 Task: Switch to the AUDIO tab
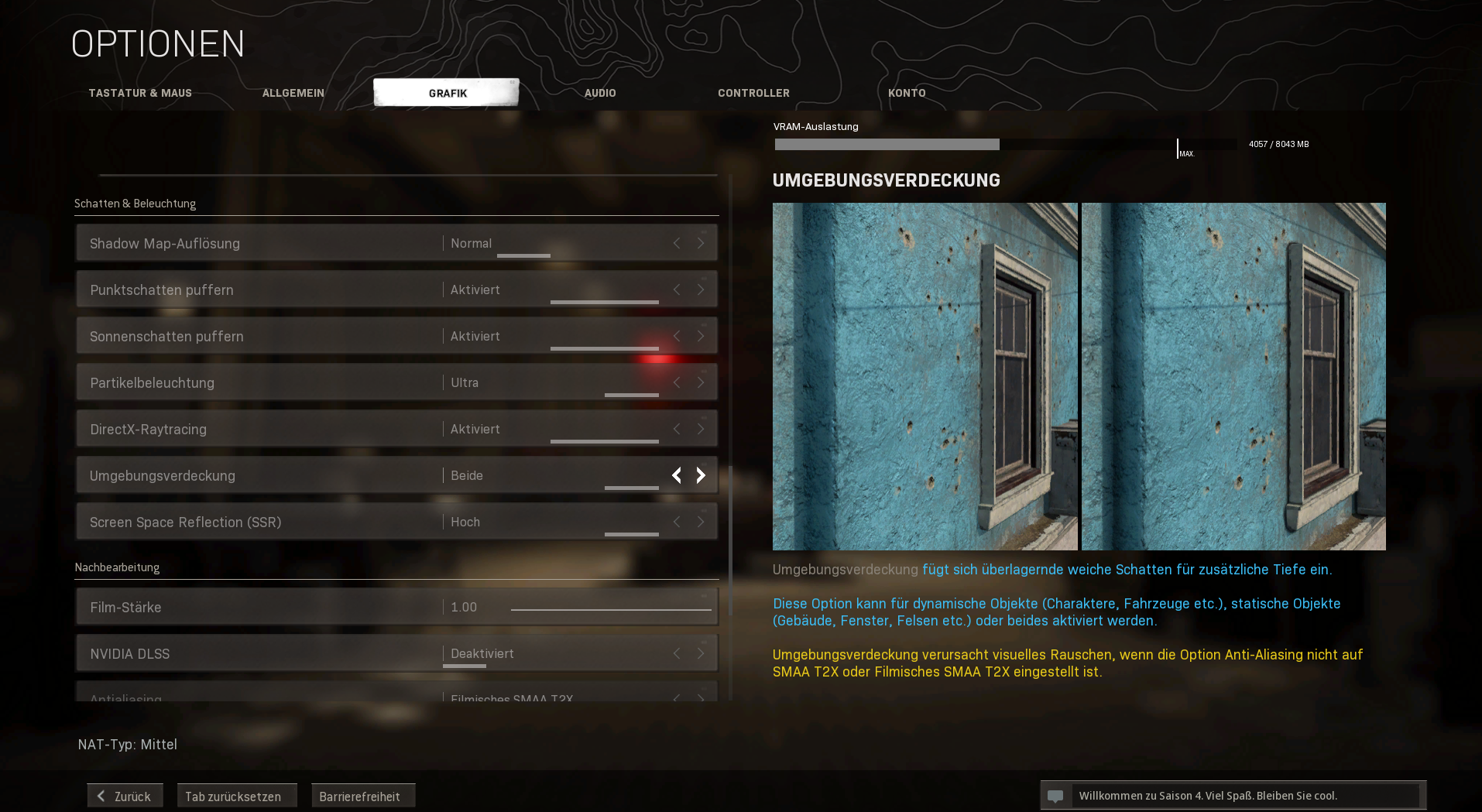point(600,92)
